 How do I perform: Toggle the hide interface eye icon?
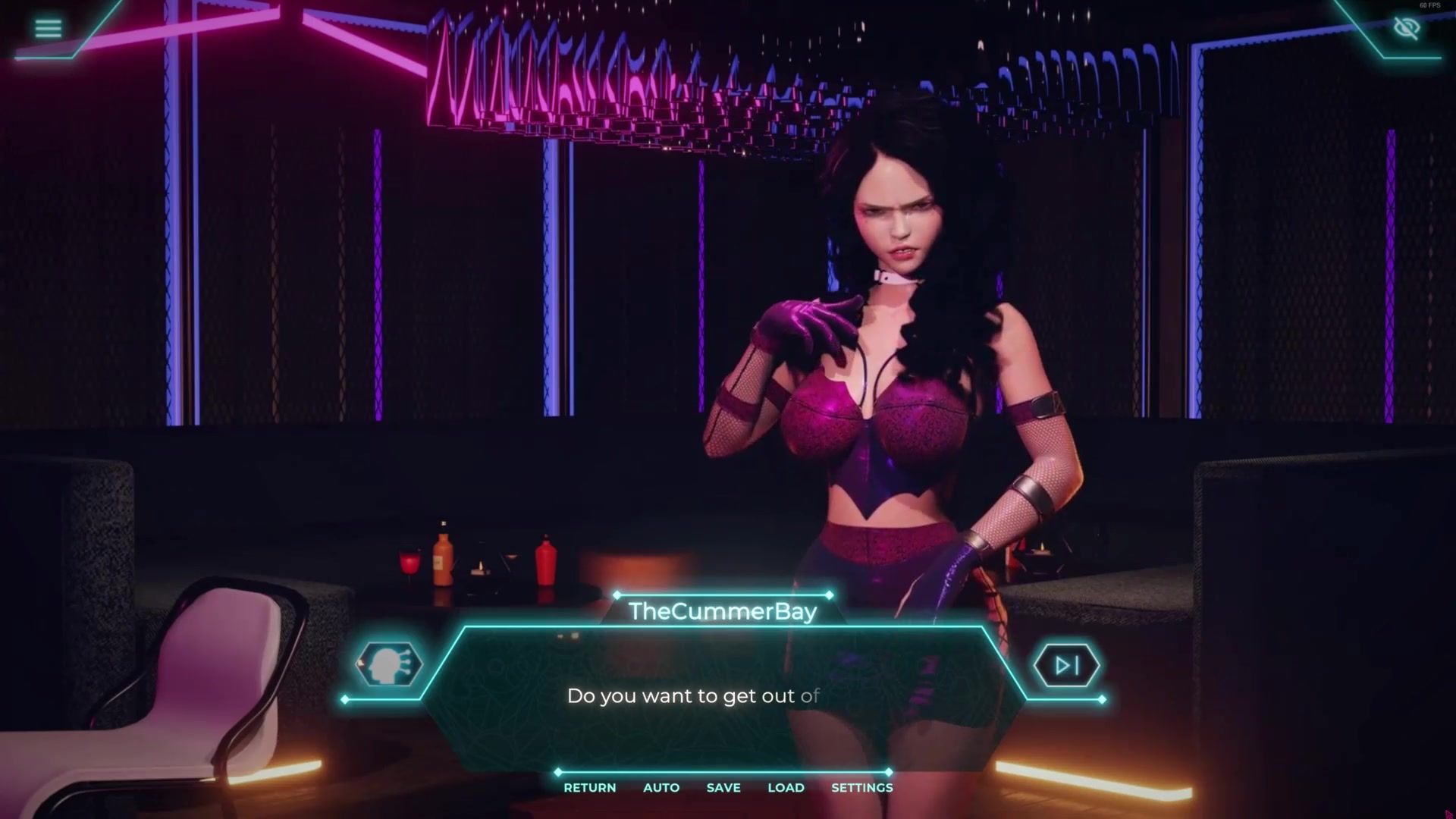pyautogui.click(x=1406, y=29)
